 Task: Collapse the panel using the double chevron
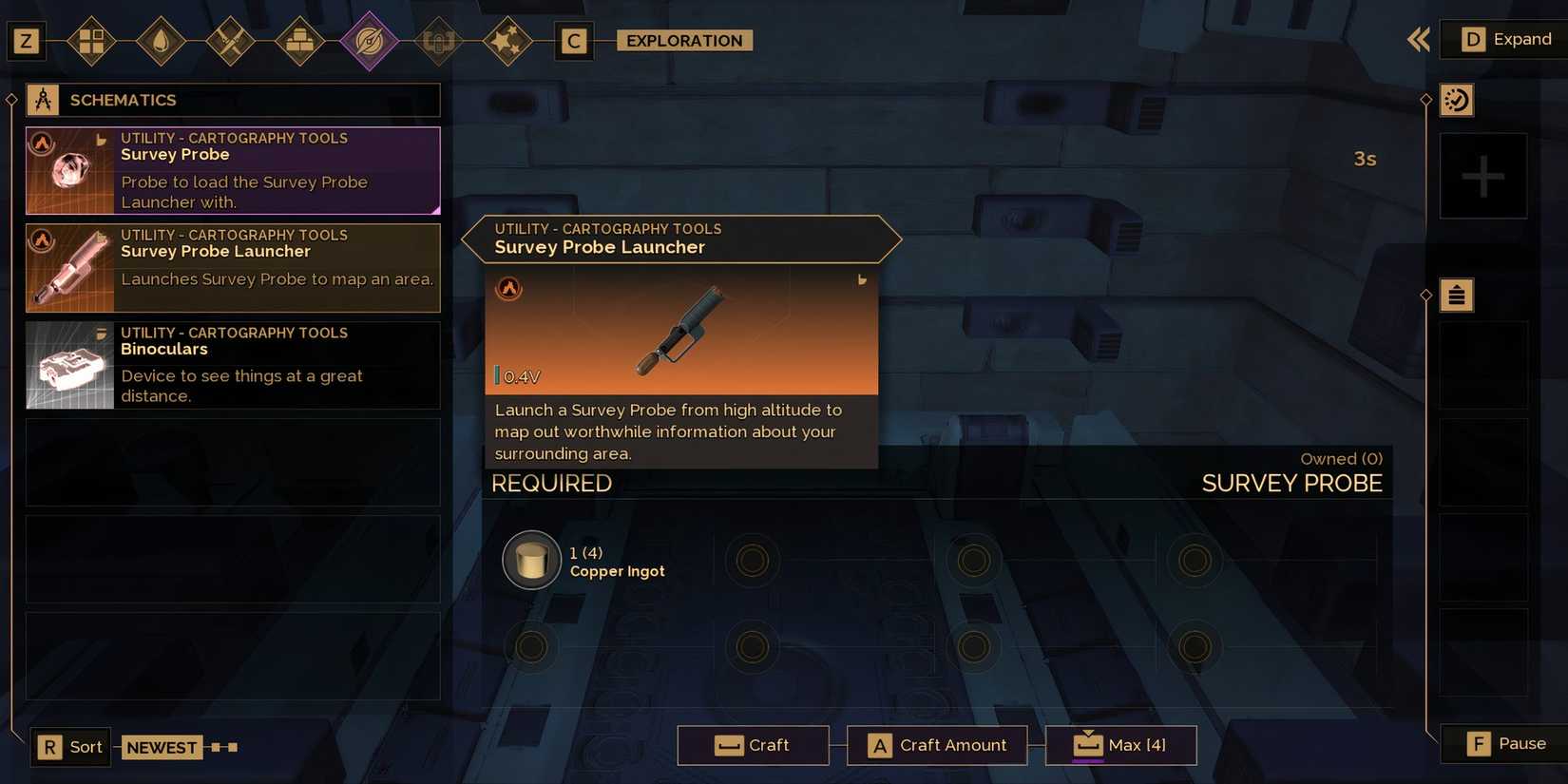point(1418,39)
